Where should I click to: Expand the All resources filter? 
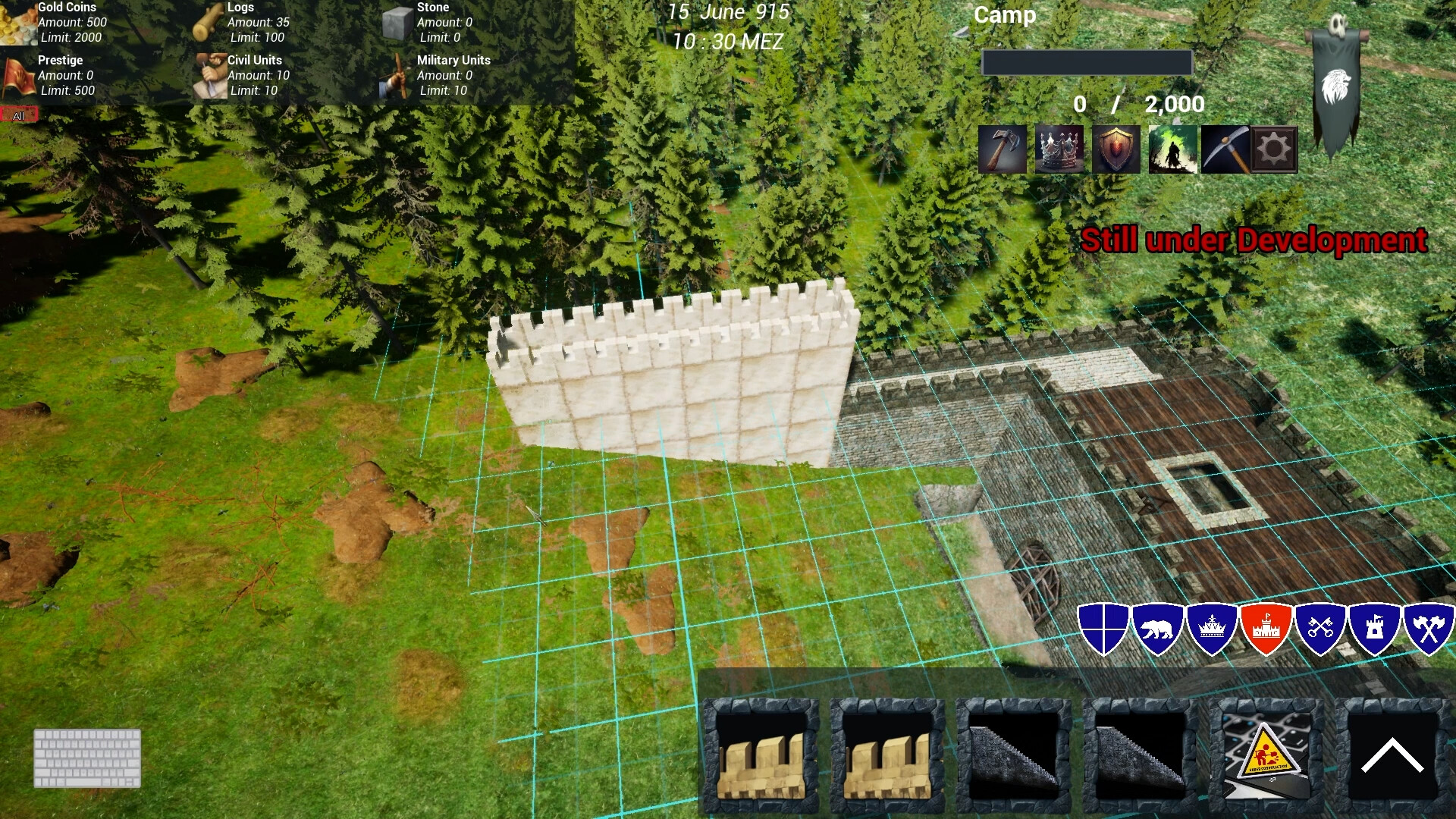pos(18,115)
